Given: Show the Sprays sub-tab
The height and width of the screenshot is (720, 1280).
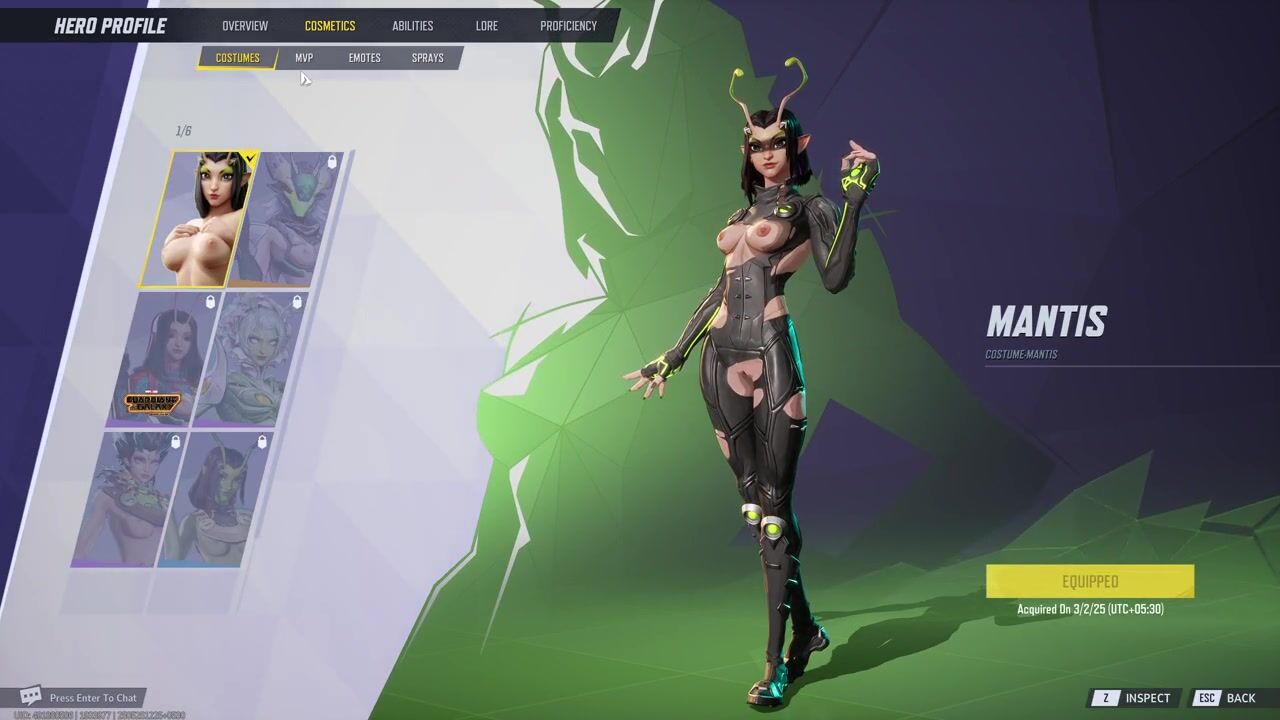Looking at the screenshot, I should 427,58.
